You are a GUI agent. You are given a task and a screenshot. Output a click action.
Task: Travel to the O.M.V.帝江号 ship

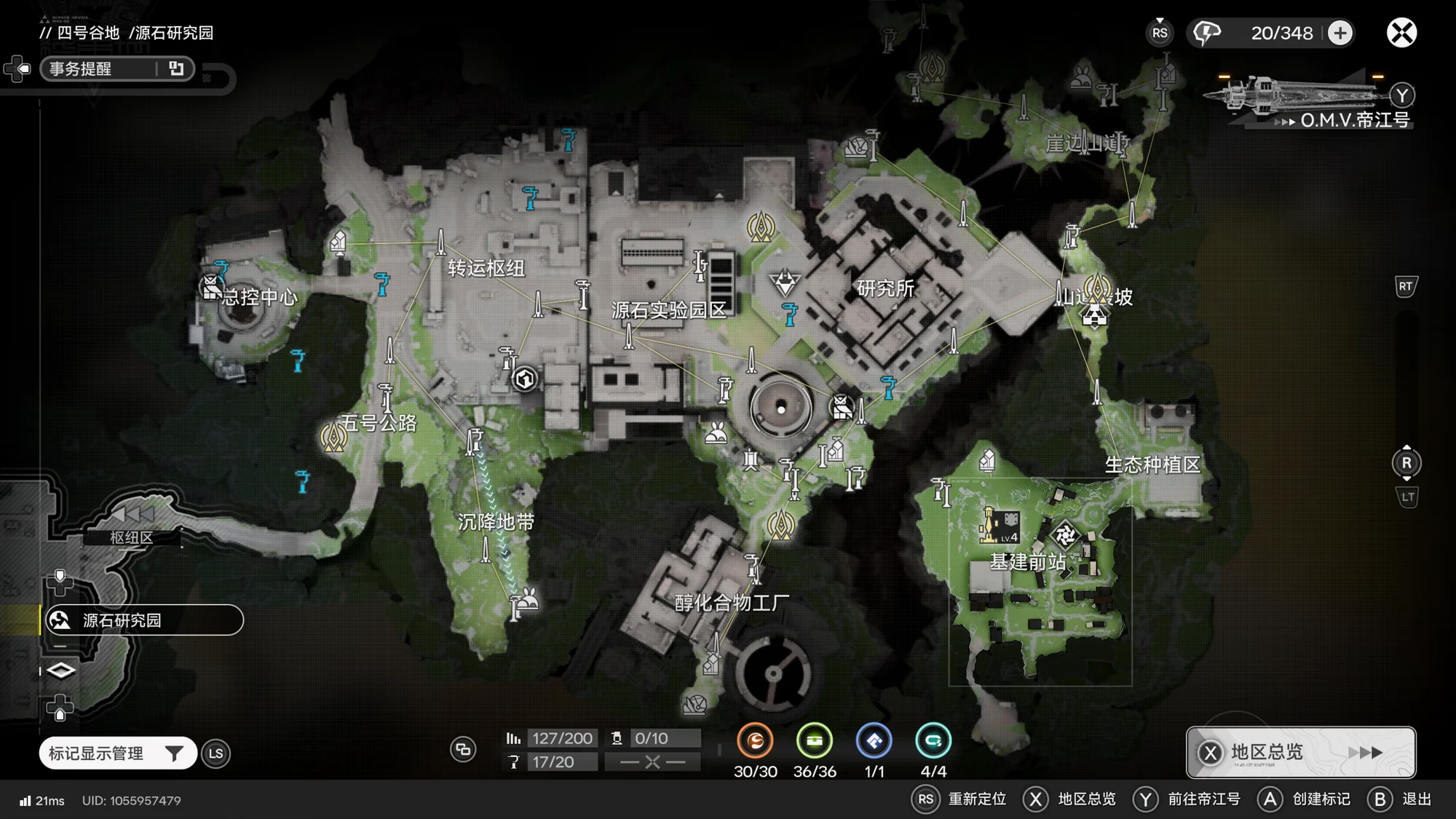tap(1310, 102)
